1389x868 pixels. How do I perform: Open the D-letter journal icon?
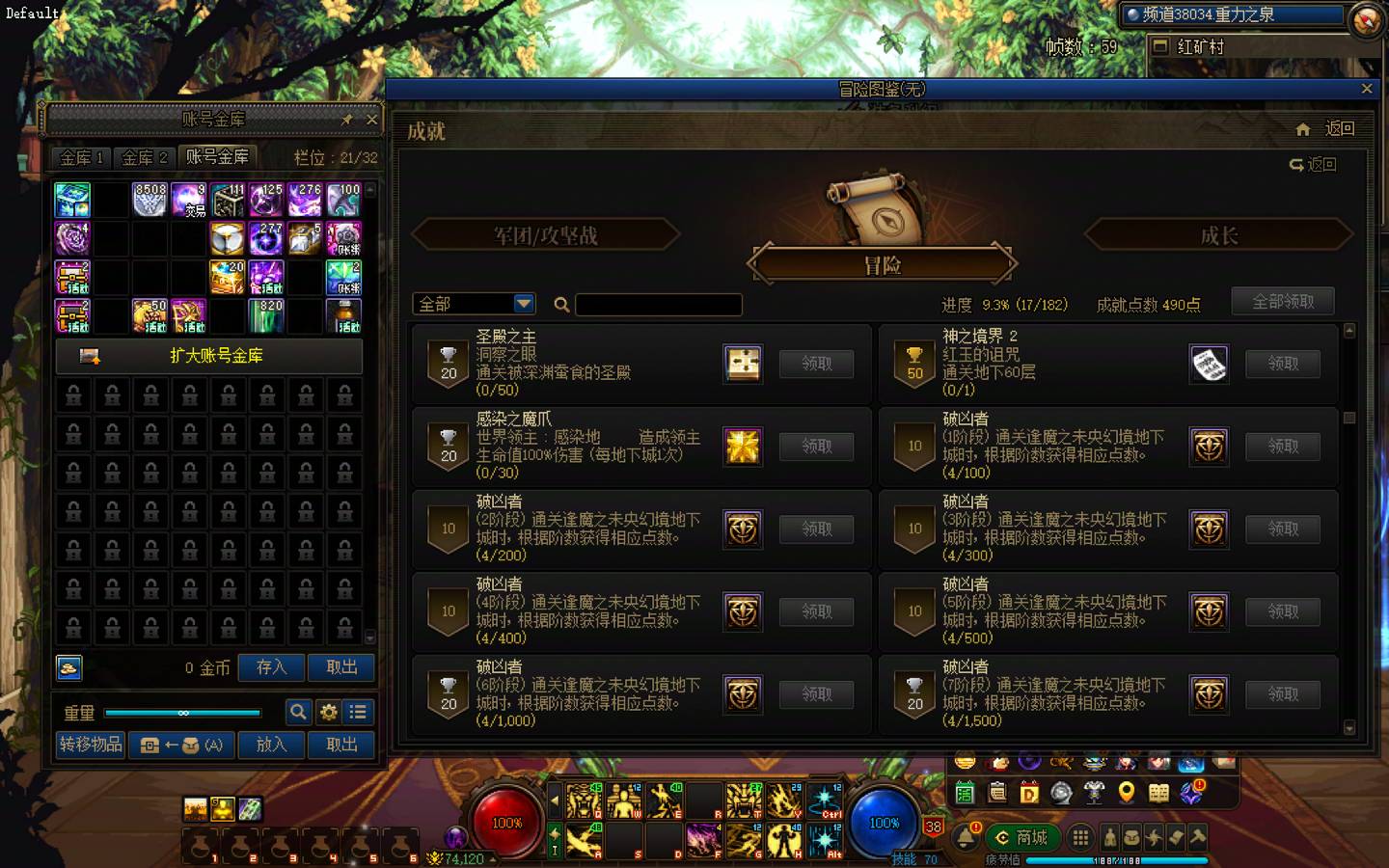pyautogui.click(x=1028, y=793)
